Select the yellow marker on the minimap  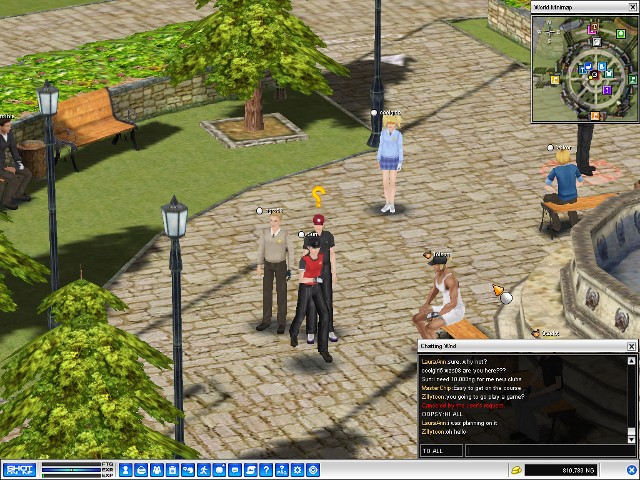(x=555, y=80)
